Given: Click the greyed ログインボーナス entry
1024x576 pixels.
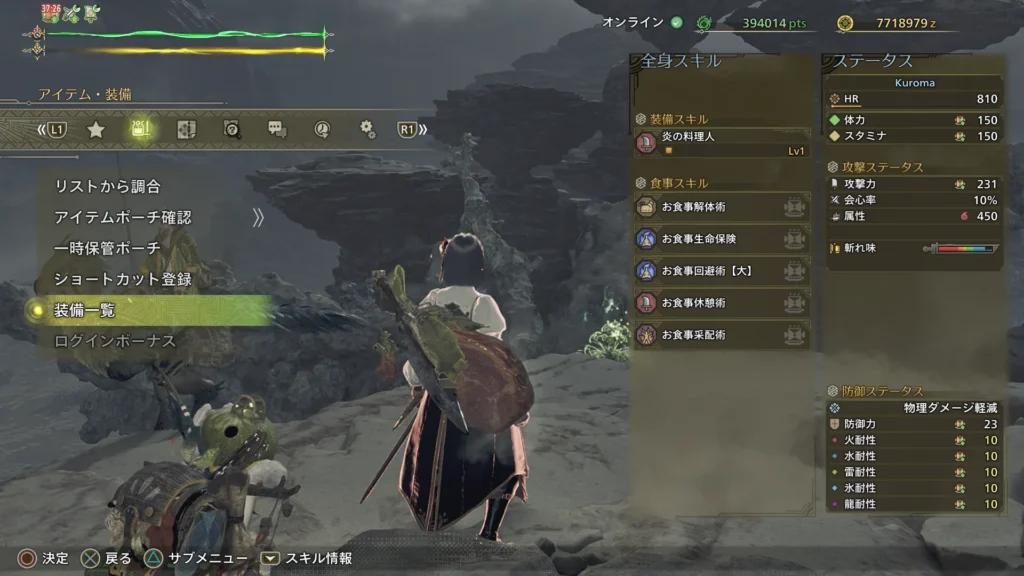Looking at the screenshot, I should click(x=114, y=341).
